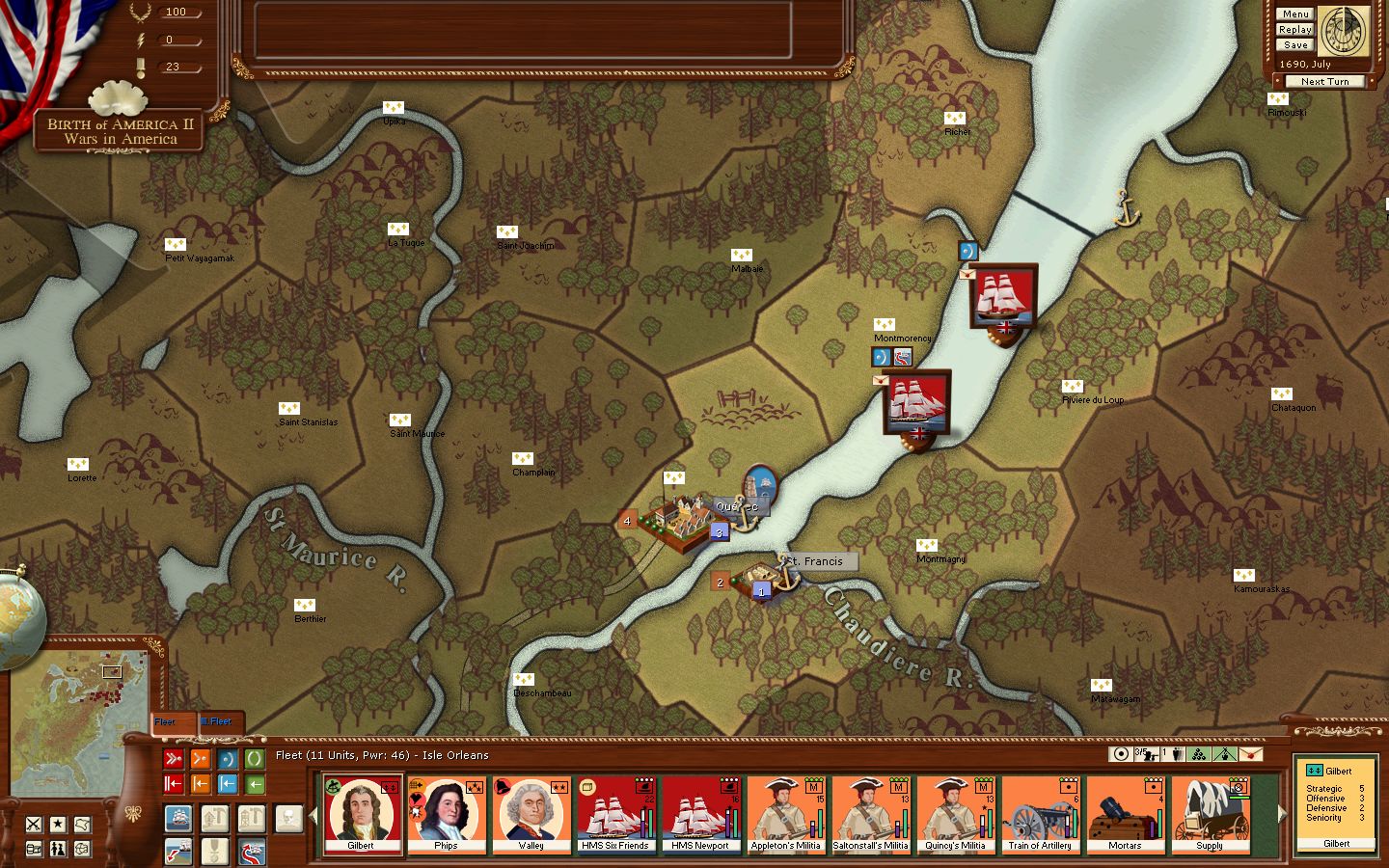Open the Menu button
Image resolution: width=1389 pixels, height=868 pixels.
(1294, 14)
